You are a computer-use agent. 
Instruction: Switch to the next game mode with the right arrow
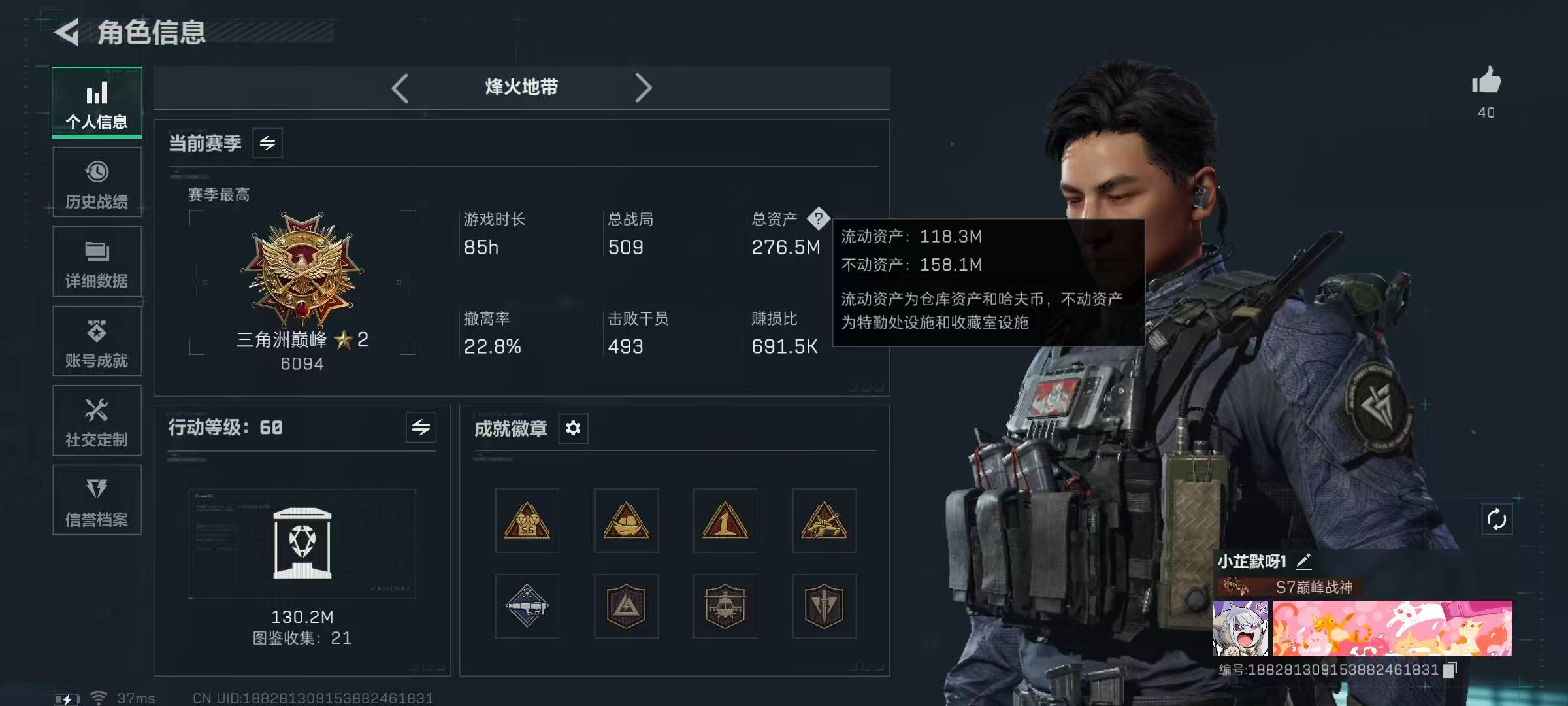[644, 88]
